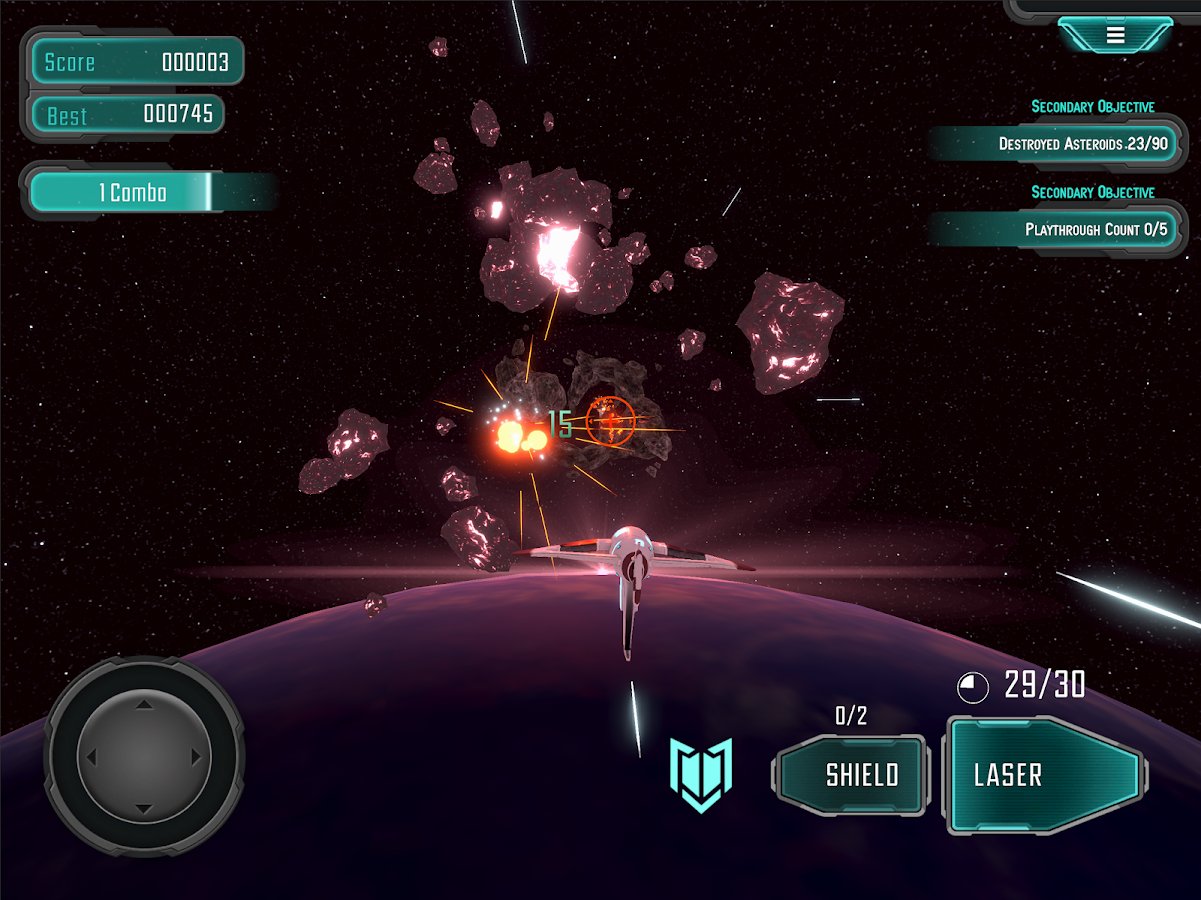Image resolution: width=1201 pixels, height=900 pixels.
Task: Tap the cyan shield emblem icon
Action: (x=701, y=773)
